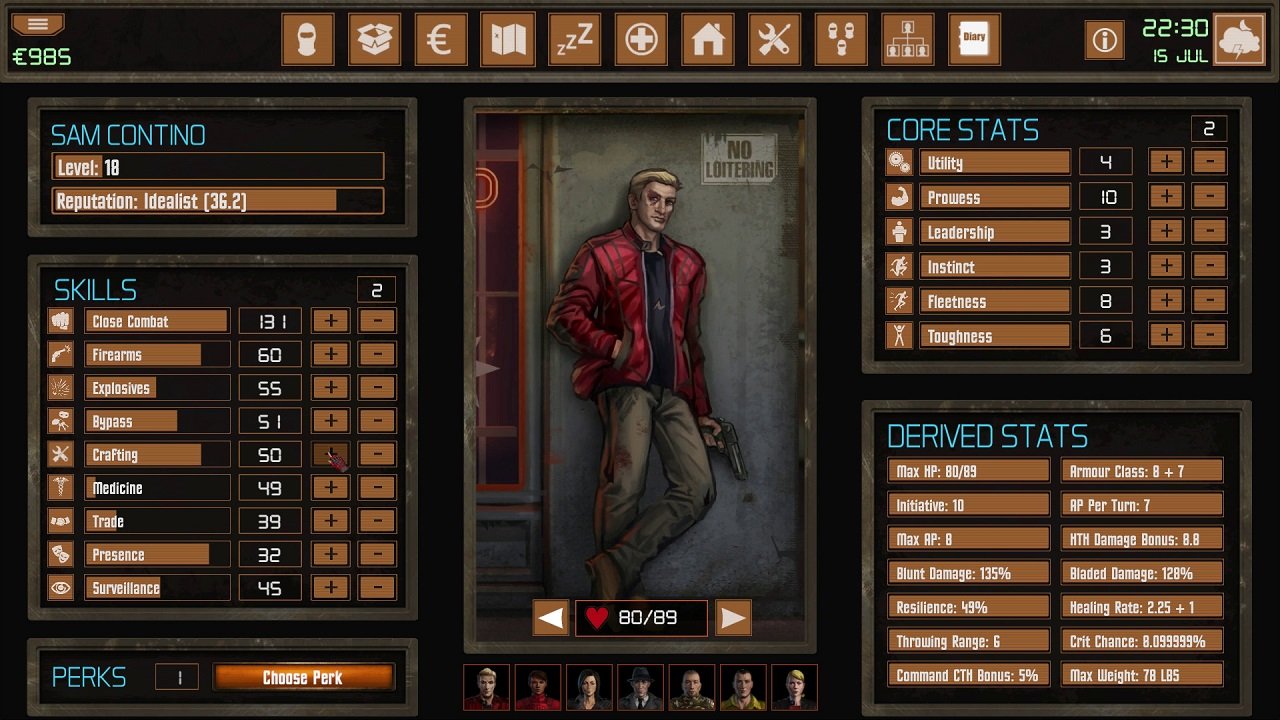Open the city map icon
The height and width of the screenshot is (720, 1280).
pos(508,39)
